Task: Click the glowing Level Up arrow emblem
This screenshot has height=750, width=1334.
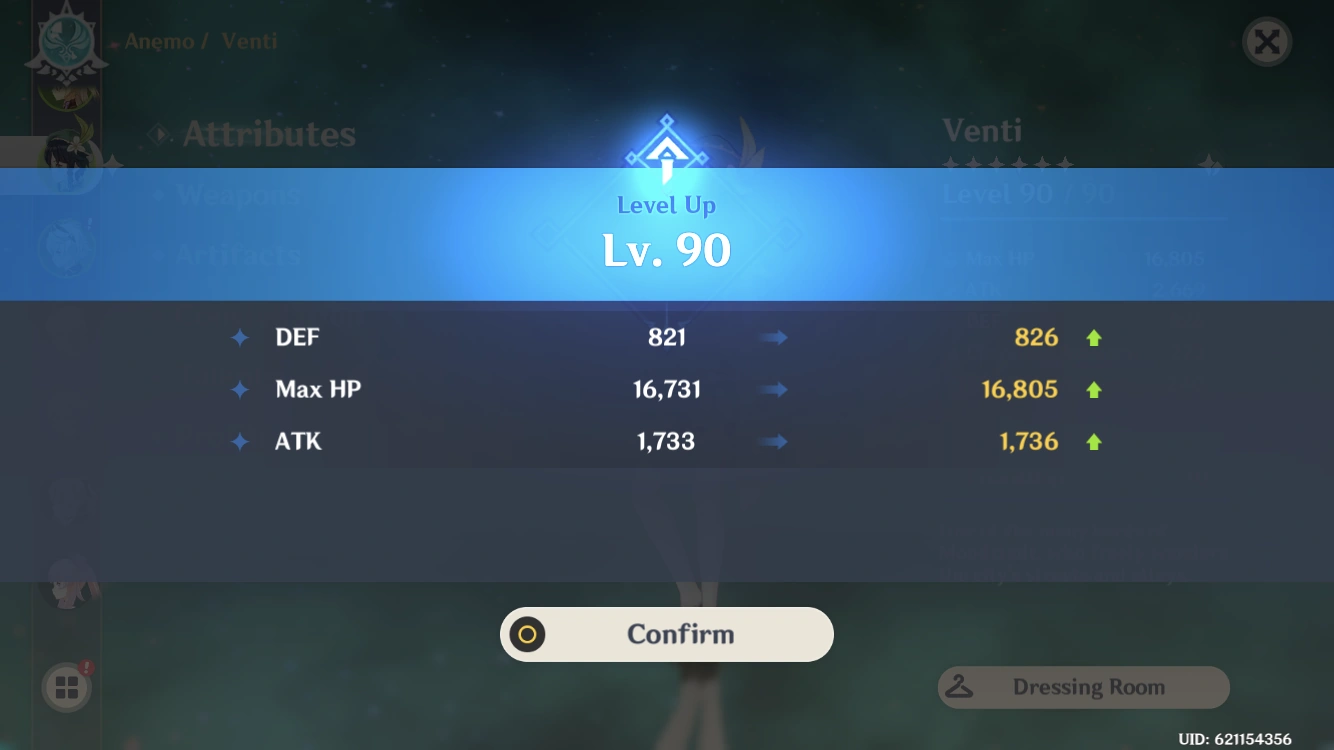Action: (x=666, y=150)
